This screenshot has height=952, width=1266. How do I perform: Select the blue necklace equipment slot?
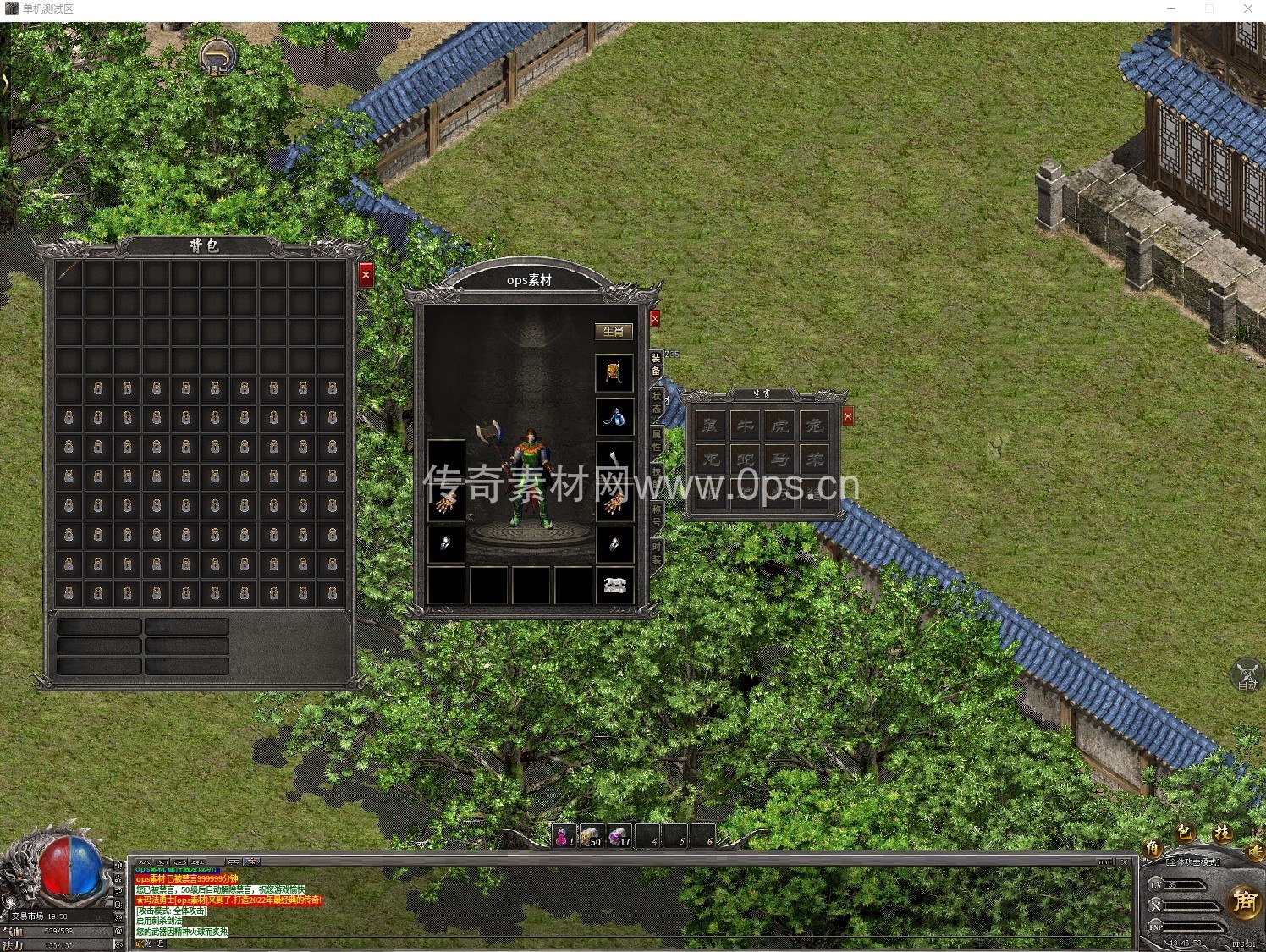tap(614, 416)
